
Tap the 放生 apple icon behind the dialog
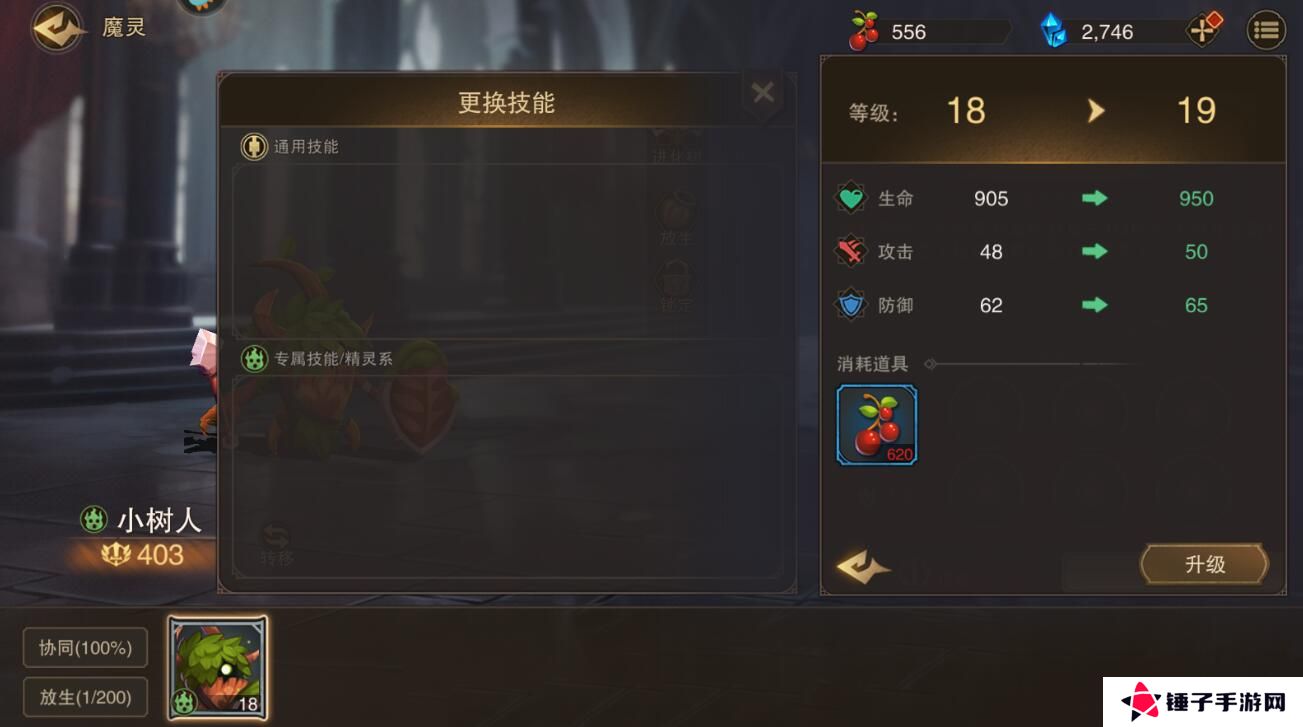click(x=678, y=208)
